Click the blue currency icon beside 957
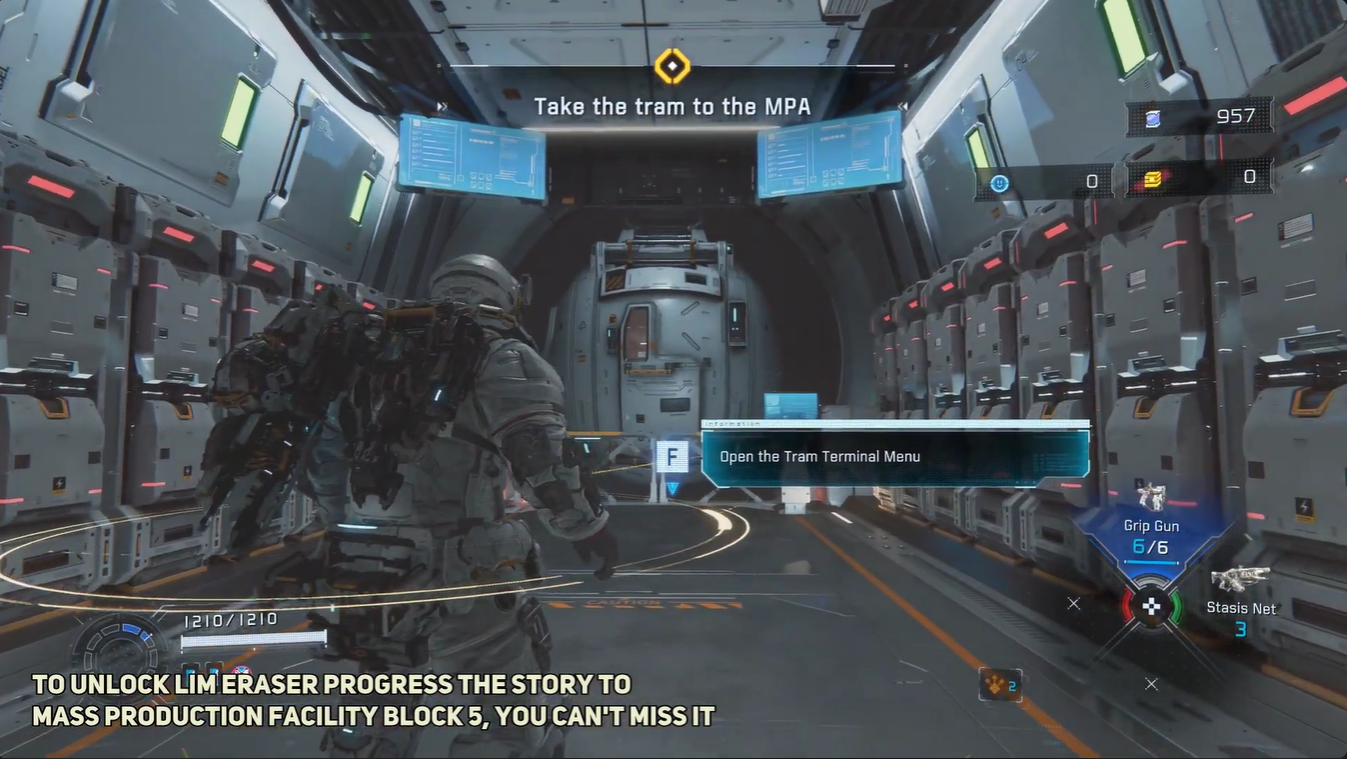Screen dimensions: 1347x759 click(x=1152, y=118)
